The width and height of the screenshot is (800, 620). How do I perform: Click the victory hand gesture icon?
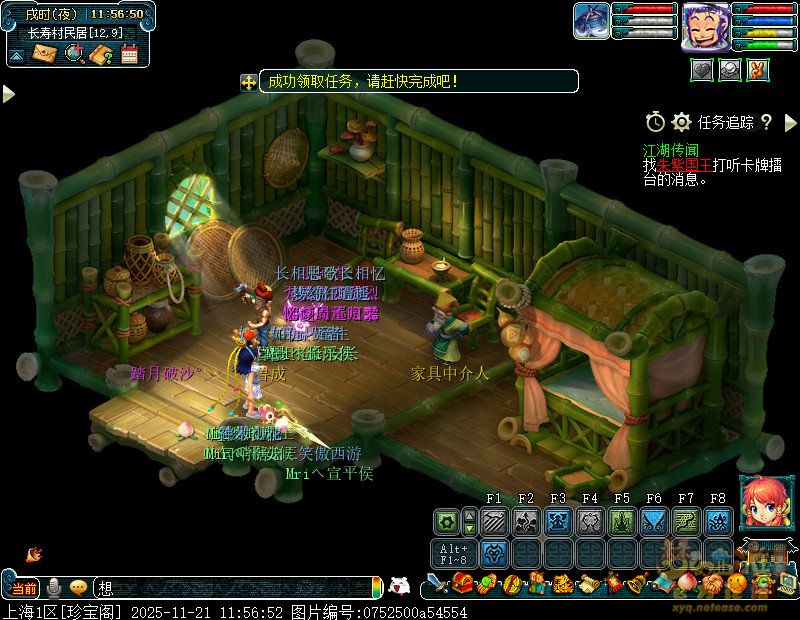click(x=757, y=69)
